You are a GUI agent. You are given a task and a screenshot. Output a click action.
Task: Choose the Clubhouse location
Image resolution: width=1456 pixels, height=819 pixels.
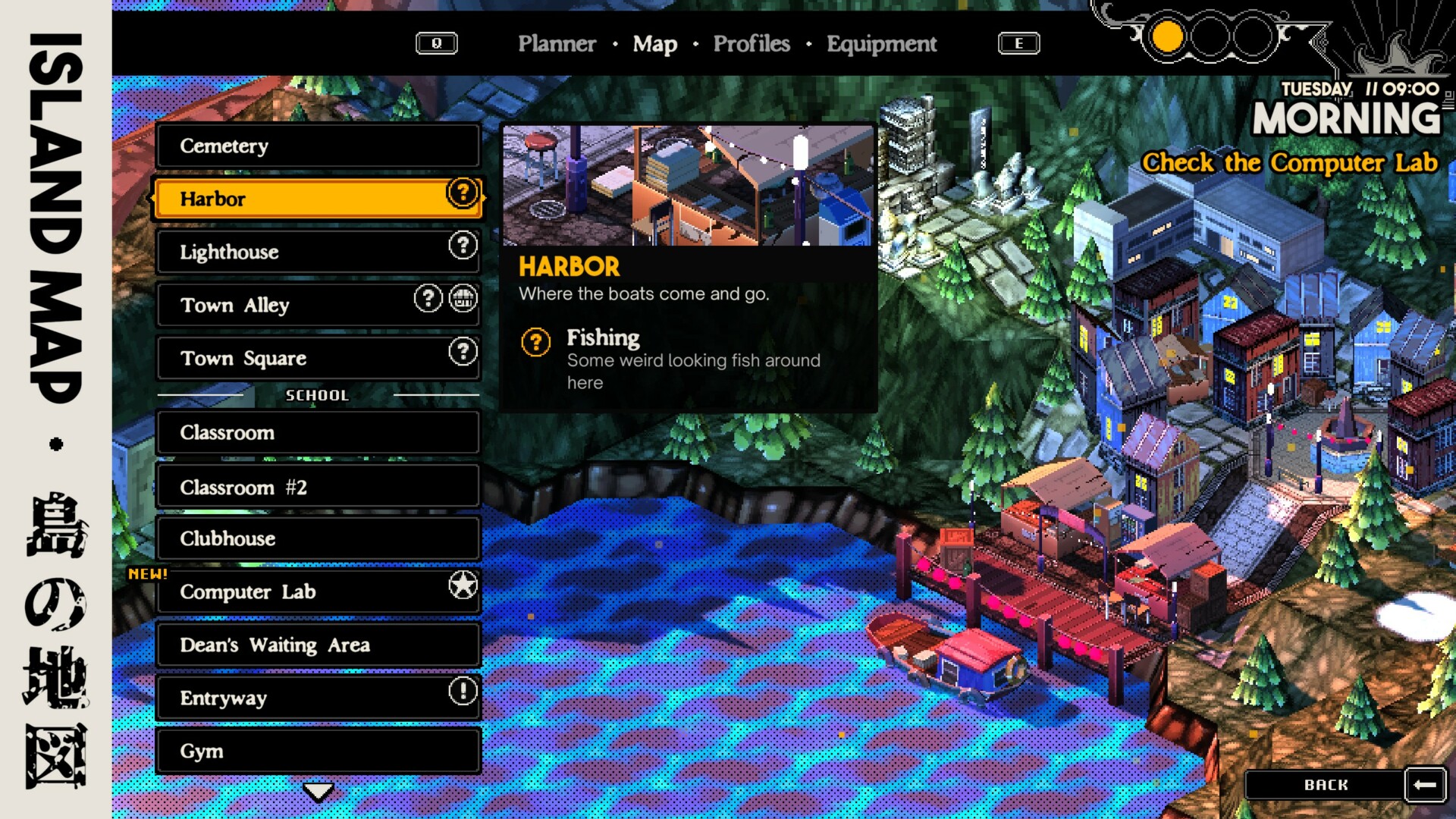pyautogui.click(x=318, y=538)
